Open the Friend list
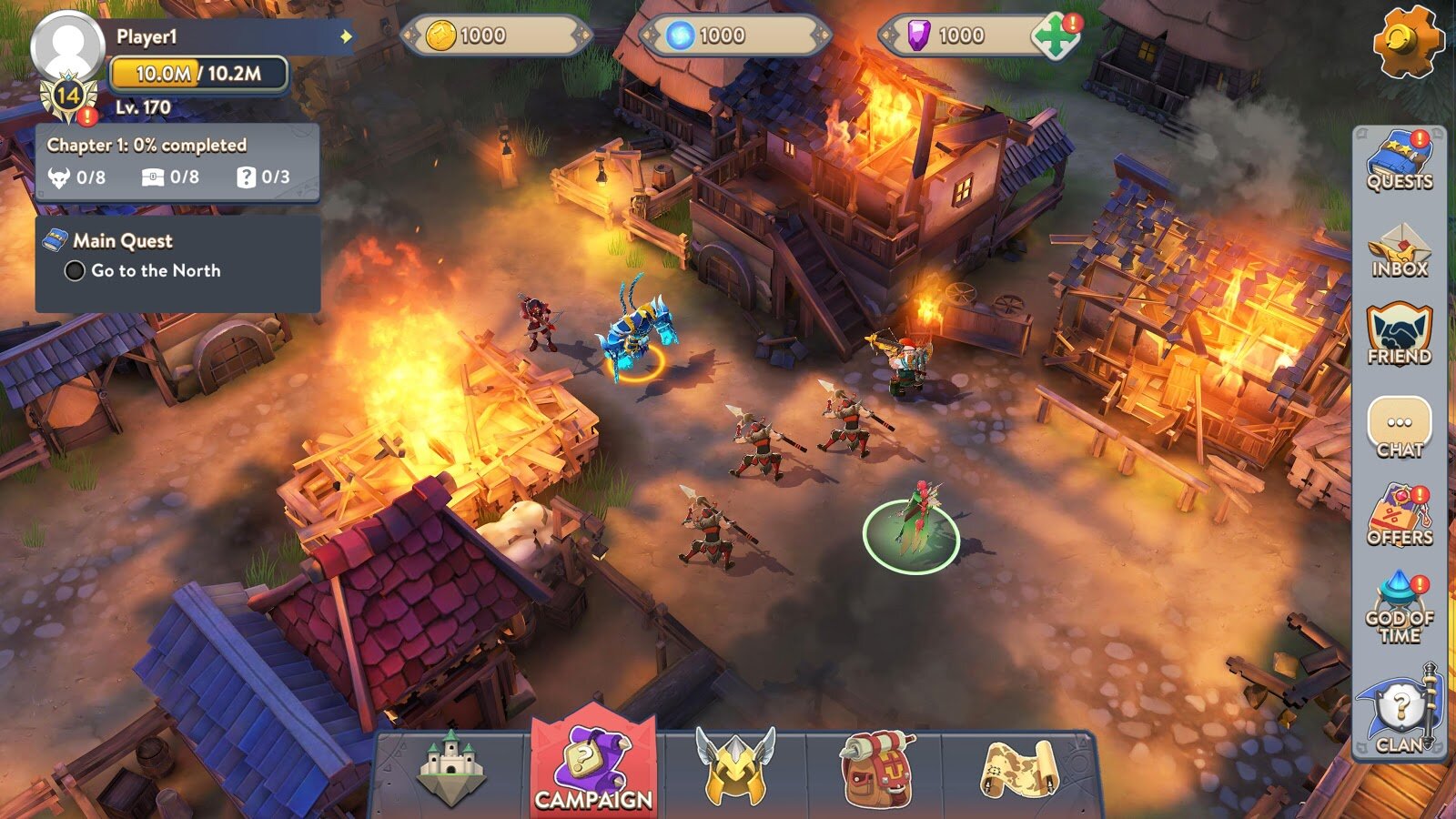The height and width of the screenshot is (819, 1456). click(x=1400, y=335)
